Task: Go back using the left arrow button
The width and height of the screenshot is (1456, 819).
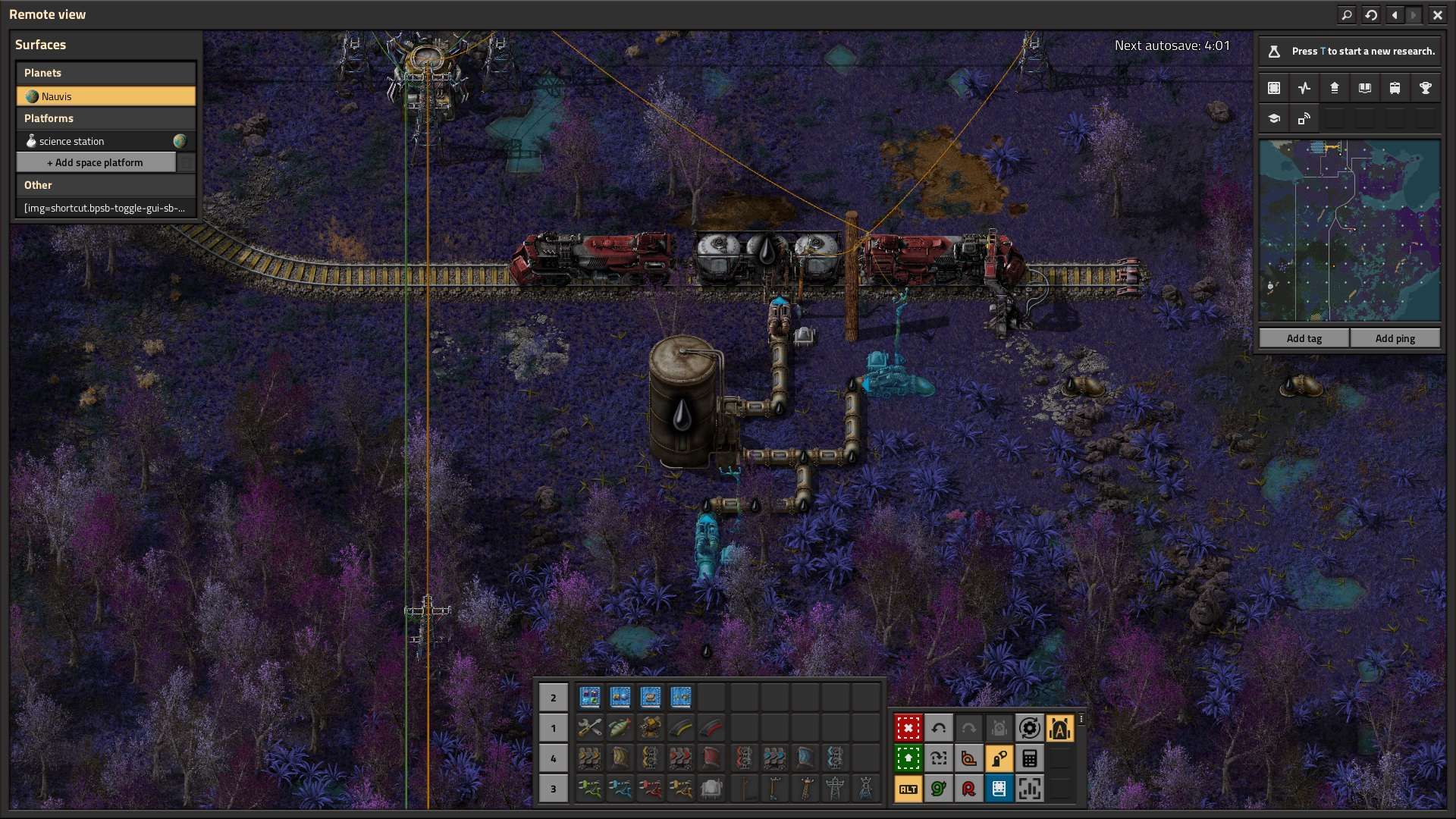Action: pos(1395,14)
